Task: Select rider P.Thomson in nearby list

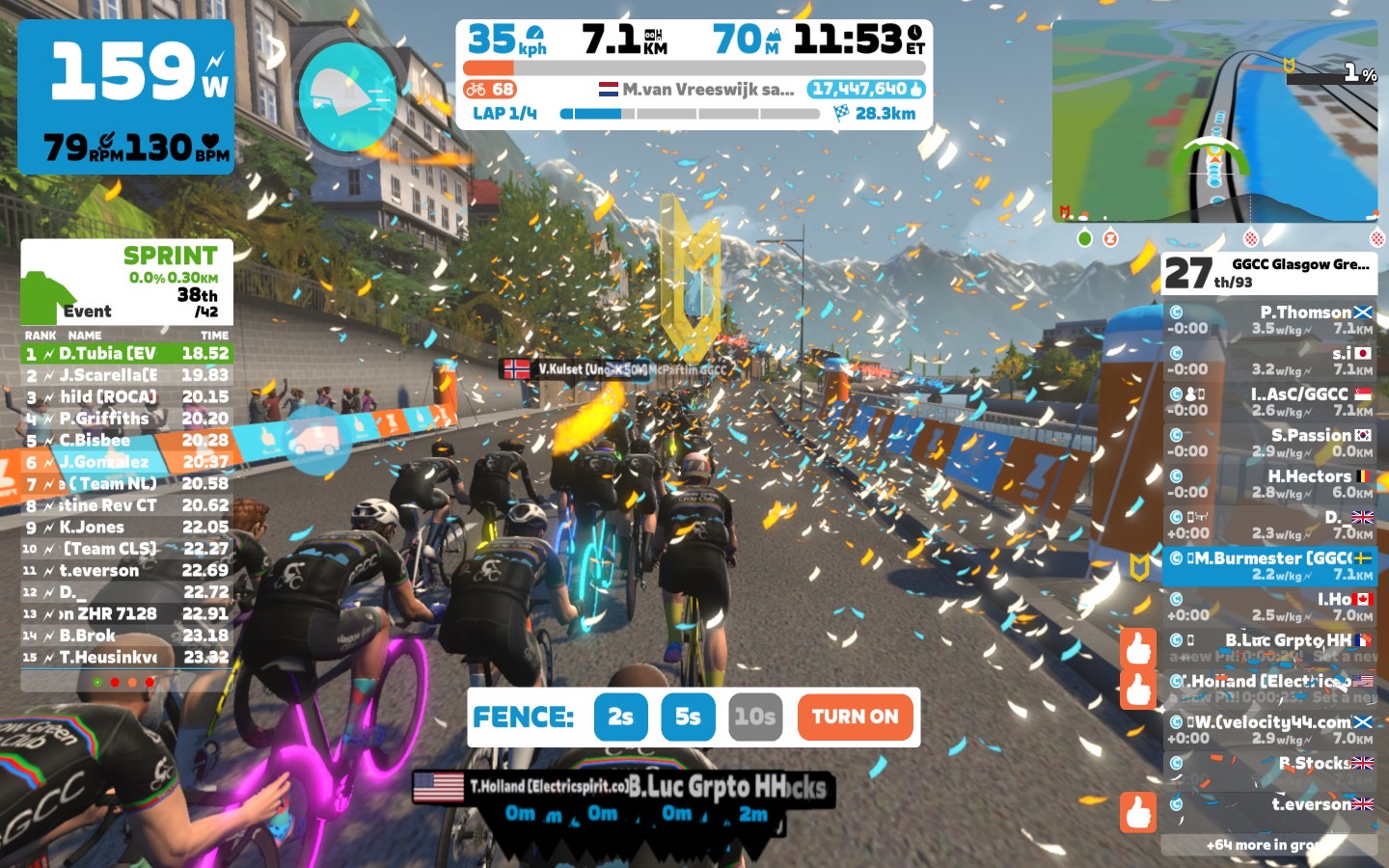Action: point(1268,320)
